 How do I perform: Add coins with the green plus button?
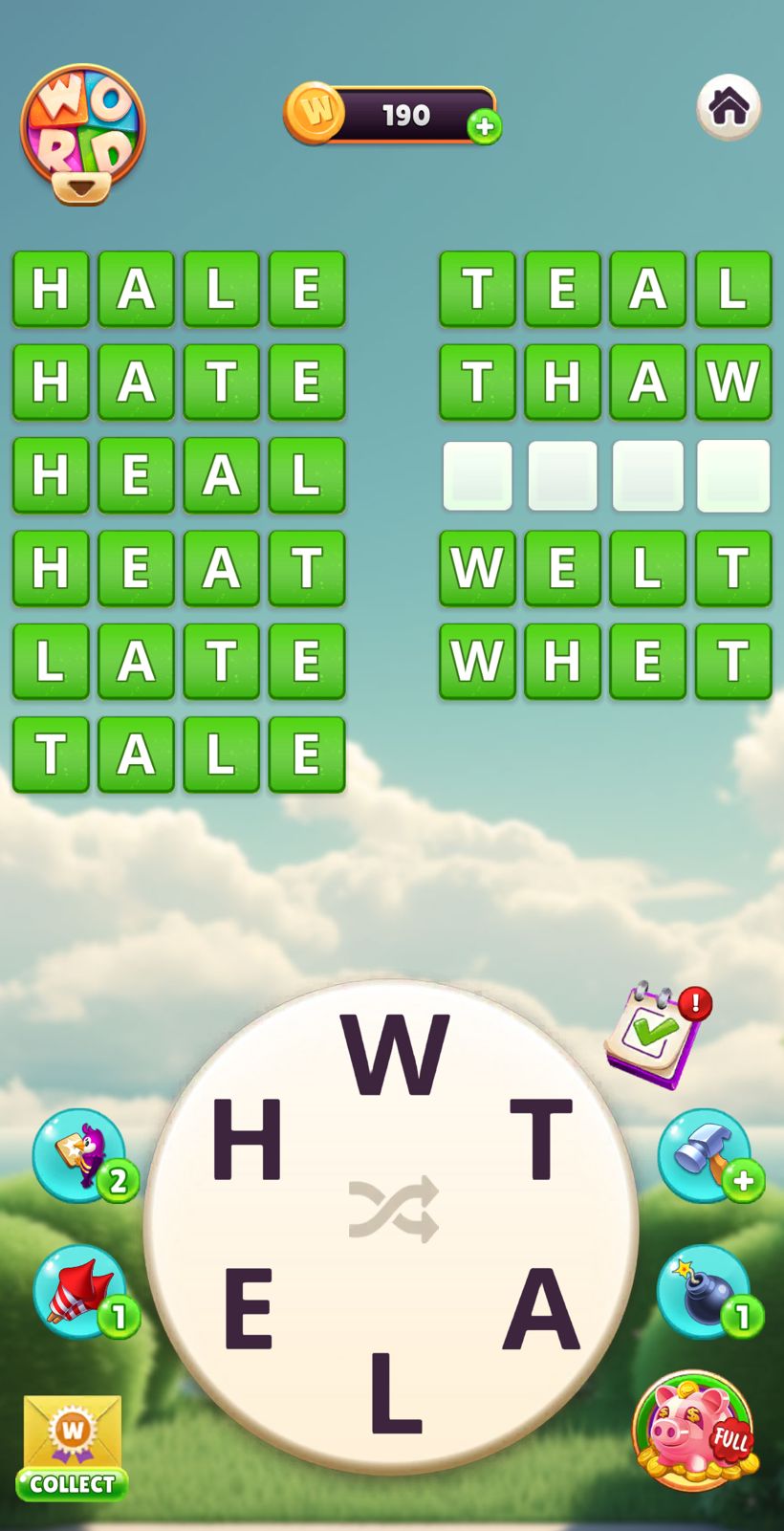(x=485, y=126)
